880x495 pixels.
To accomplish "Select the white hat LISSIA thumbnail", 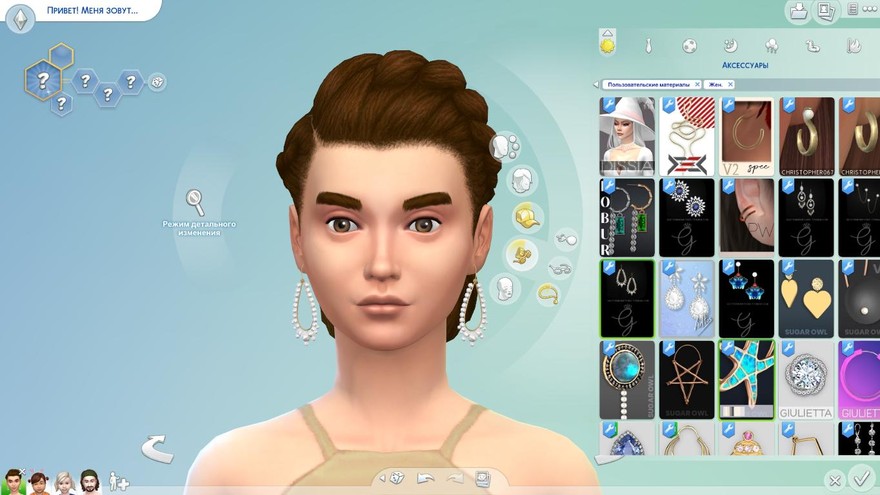I will (627, 135).
